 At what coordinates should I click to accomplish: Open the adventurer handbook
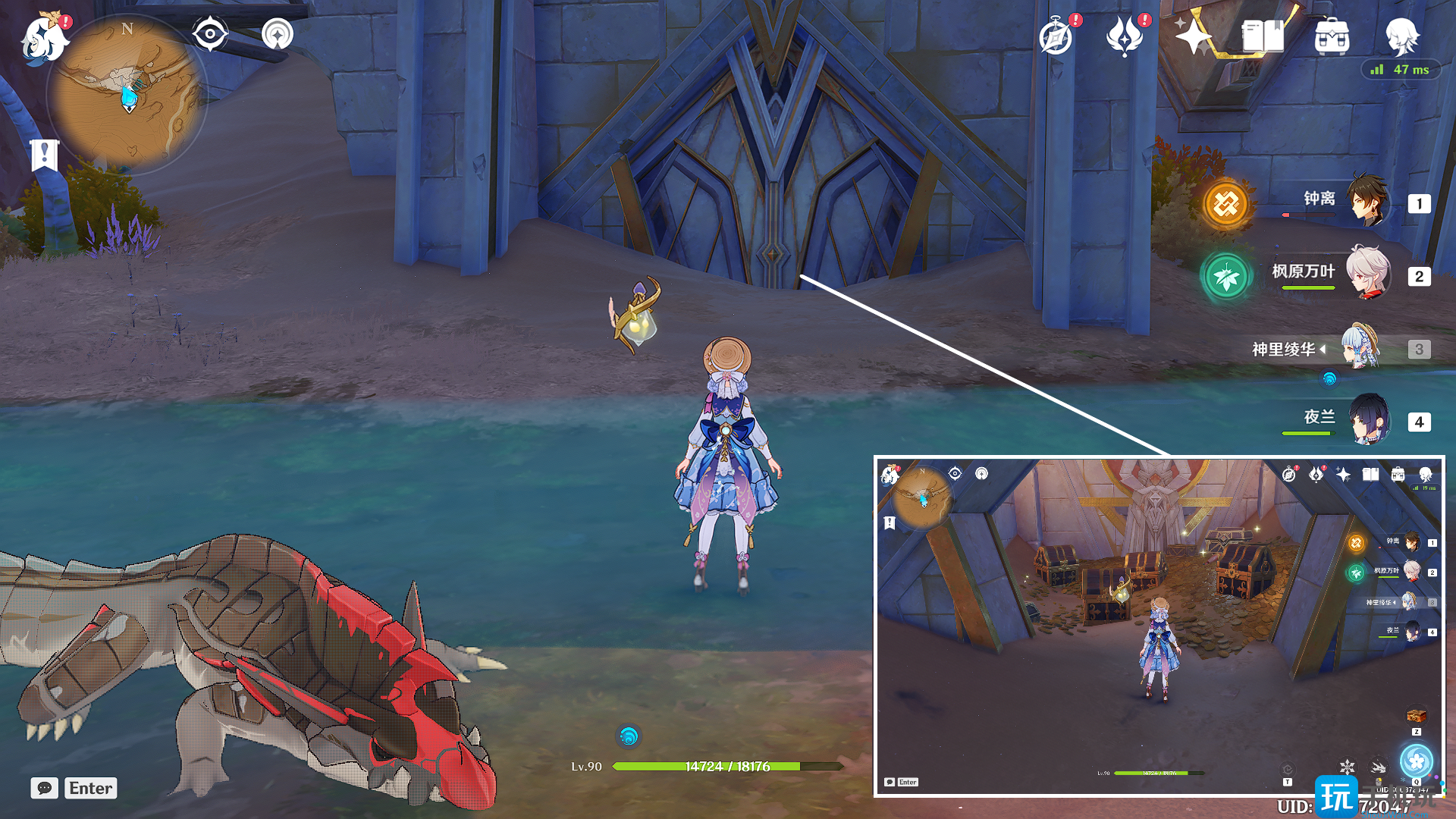pyautogui.click(x=1262, y=36)
